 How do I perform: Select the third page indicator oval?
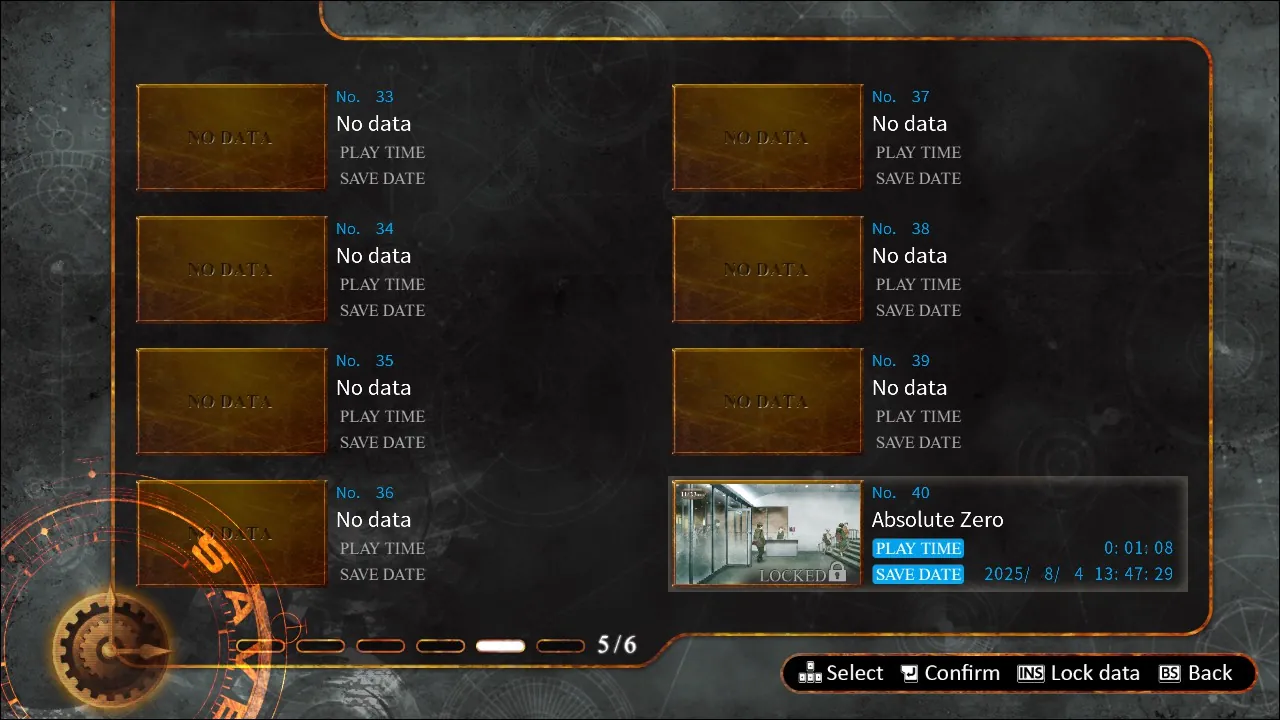click(380, 645)
